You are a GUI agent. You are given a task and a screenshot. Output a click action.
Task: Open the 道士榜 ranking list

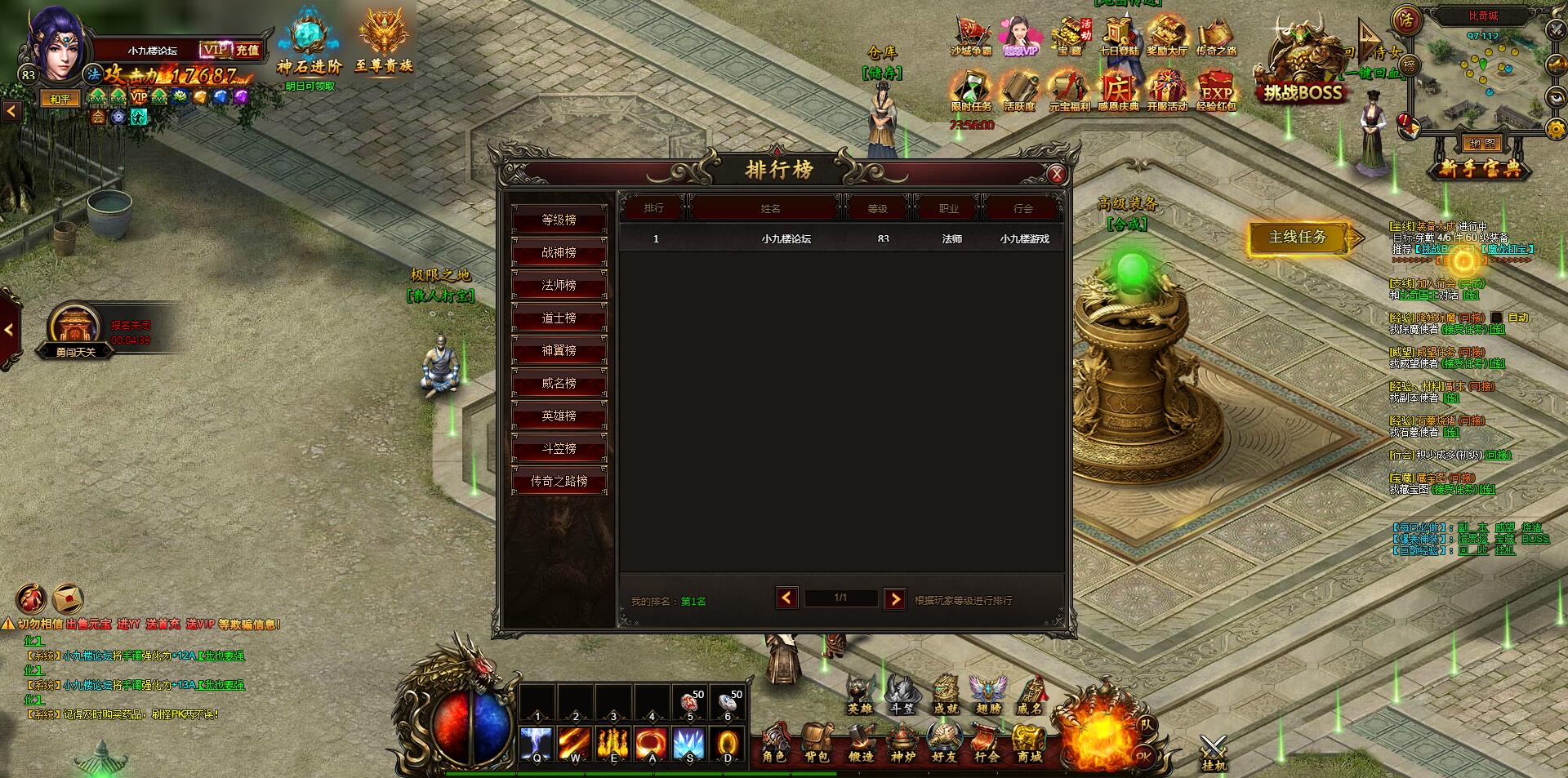coord(559,318)
